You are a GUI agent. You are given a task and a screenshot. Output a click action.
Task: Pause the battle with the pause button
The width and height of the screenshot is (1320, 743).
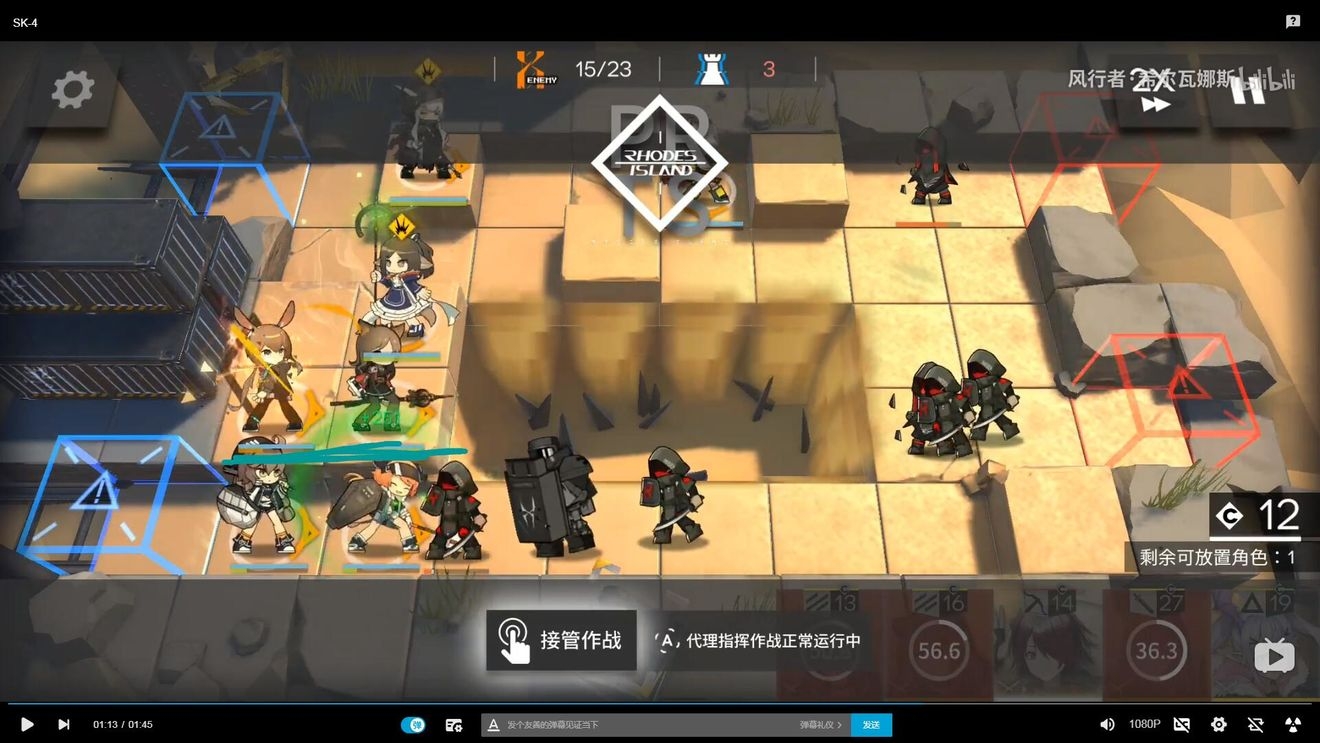click(1249, 90)
